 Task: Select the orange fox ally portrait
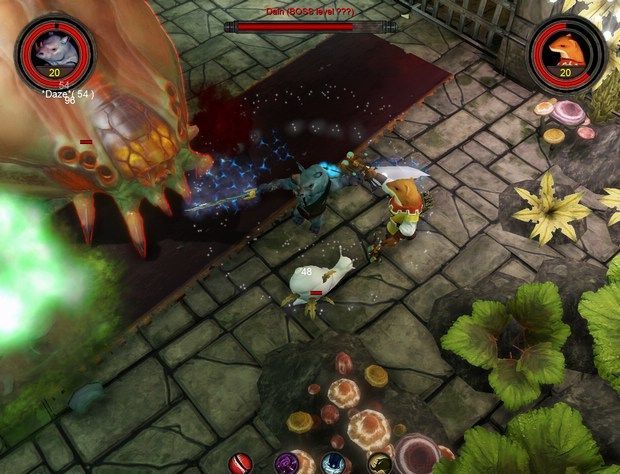point(566,49)
